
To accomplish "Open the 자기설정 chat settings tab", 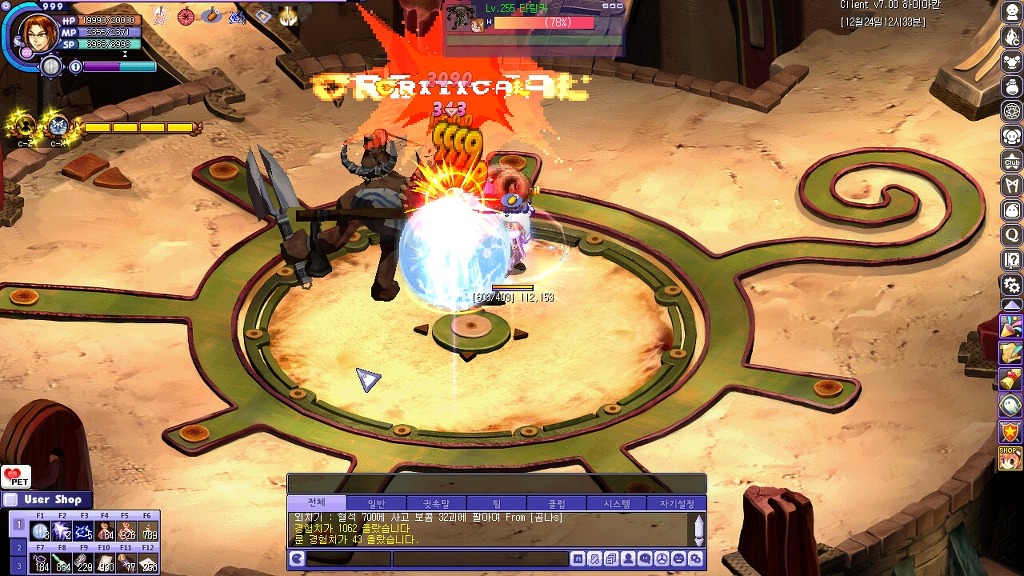I will [676, 503].
